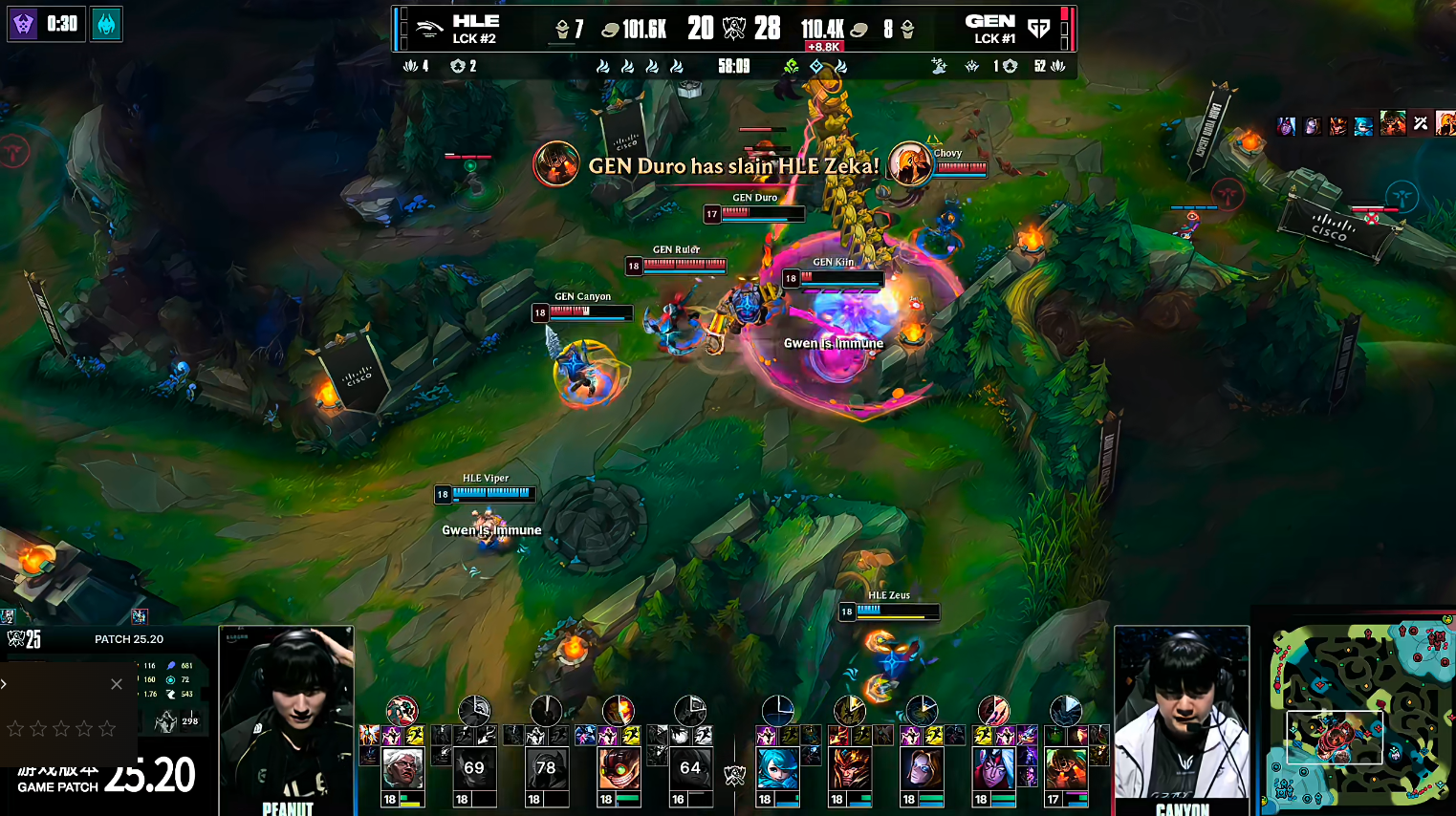Select the dead champion with 78 respawn timer
The image size is (1456, 816).
pyautogui.click(x=546, y=768)
